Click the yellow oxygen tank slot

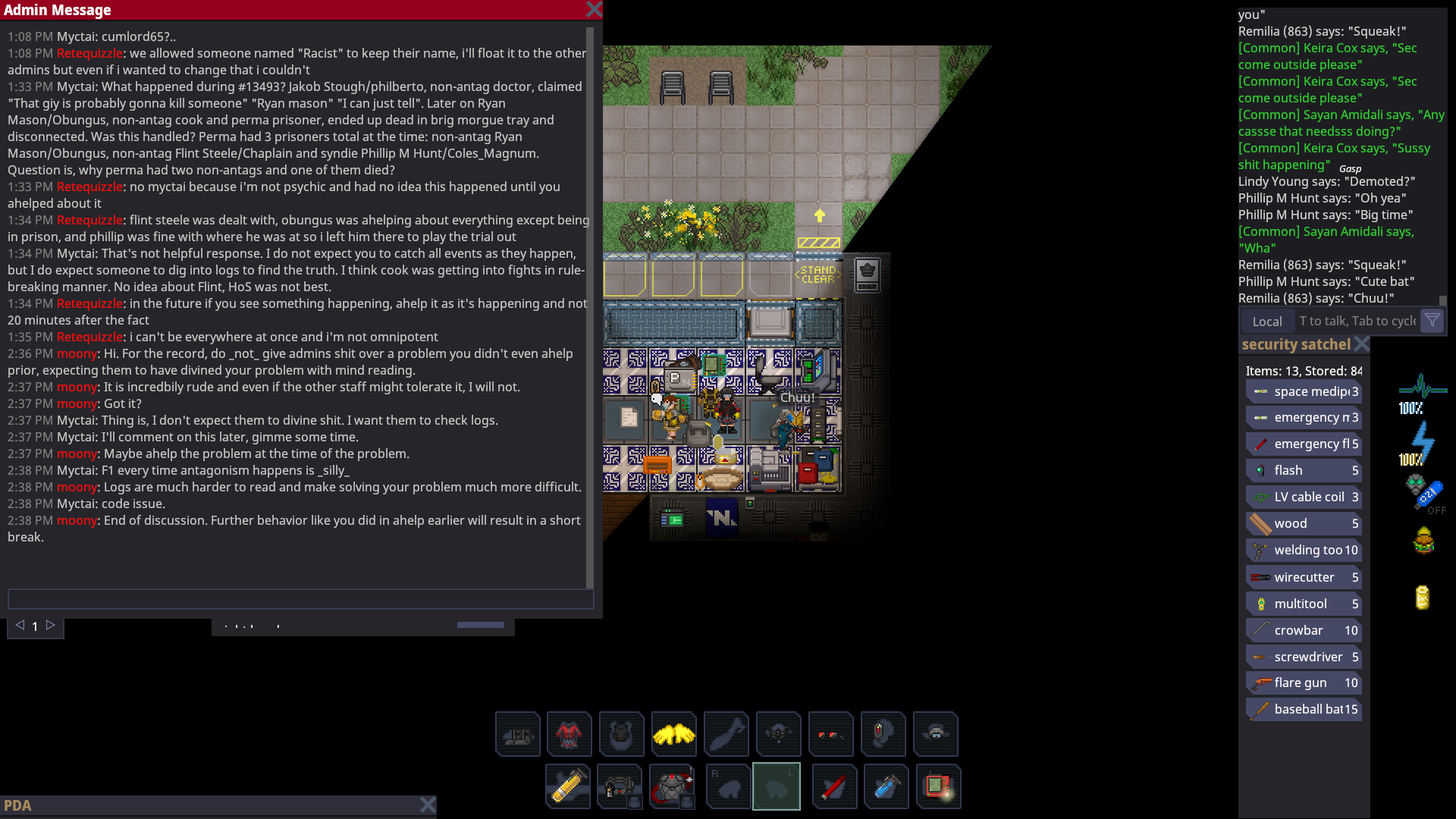(568, 787)
